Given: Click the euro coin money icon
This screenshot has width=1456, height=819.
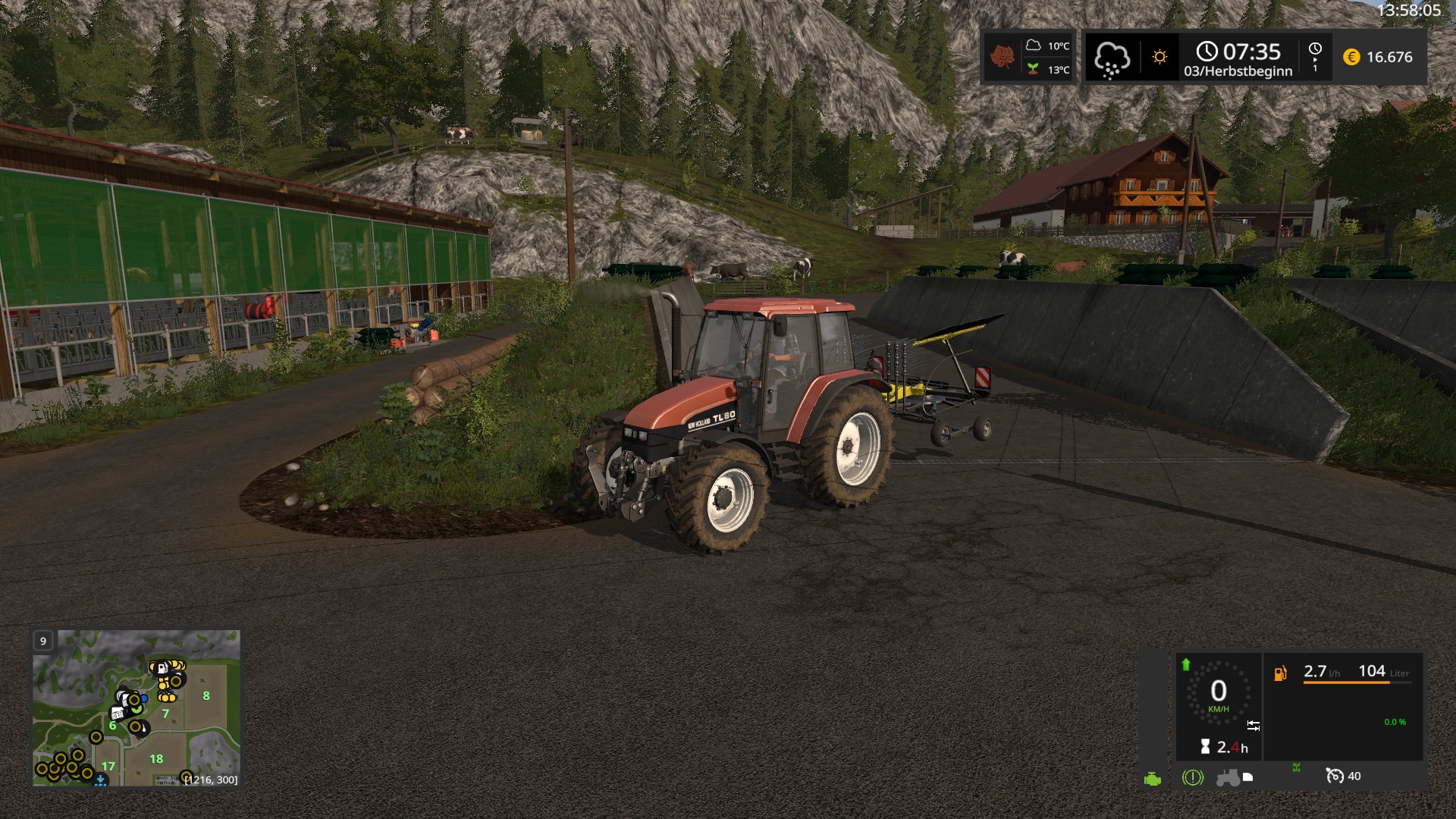Looking at the screenshot, I should click(1351, 57).
